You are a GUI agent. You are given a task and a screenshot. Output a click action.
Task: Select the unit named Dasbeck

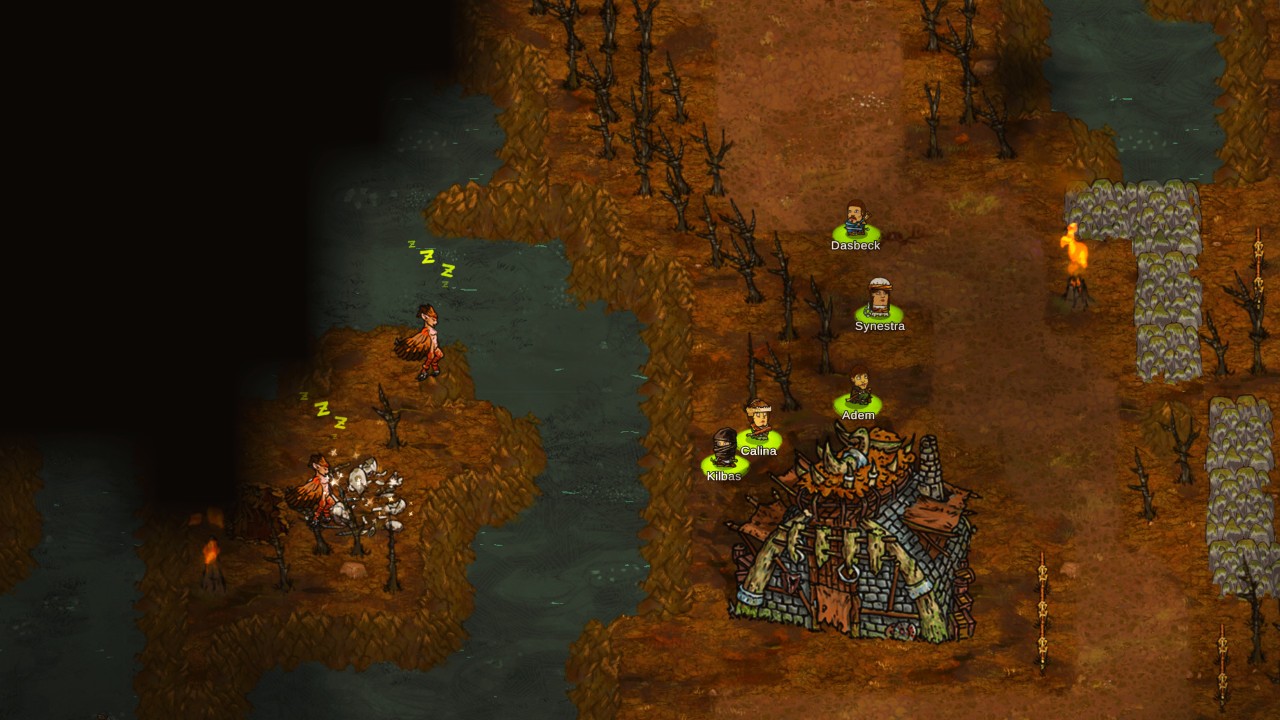click(x=855, y=222)
